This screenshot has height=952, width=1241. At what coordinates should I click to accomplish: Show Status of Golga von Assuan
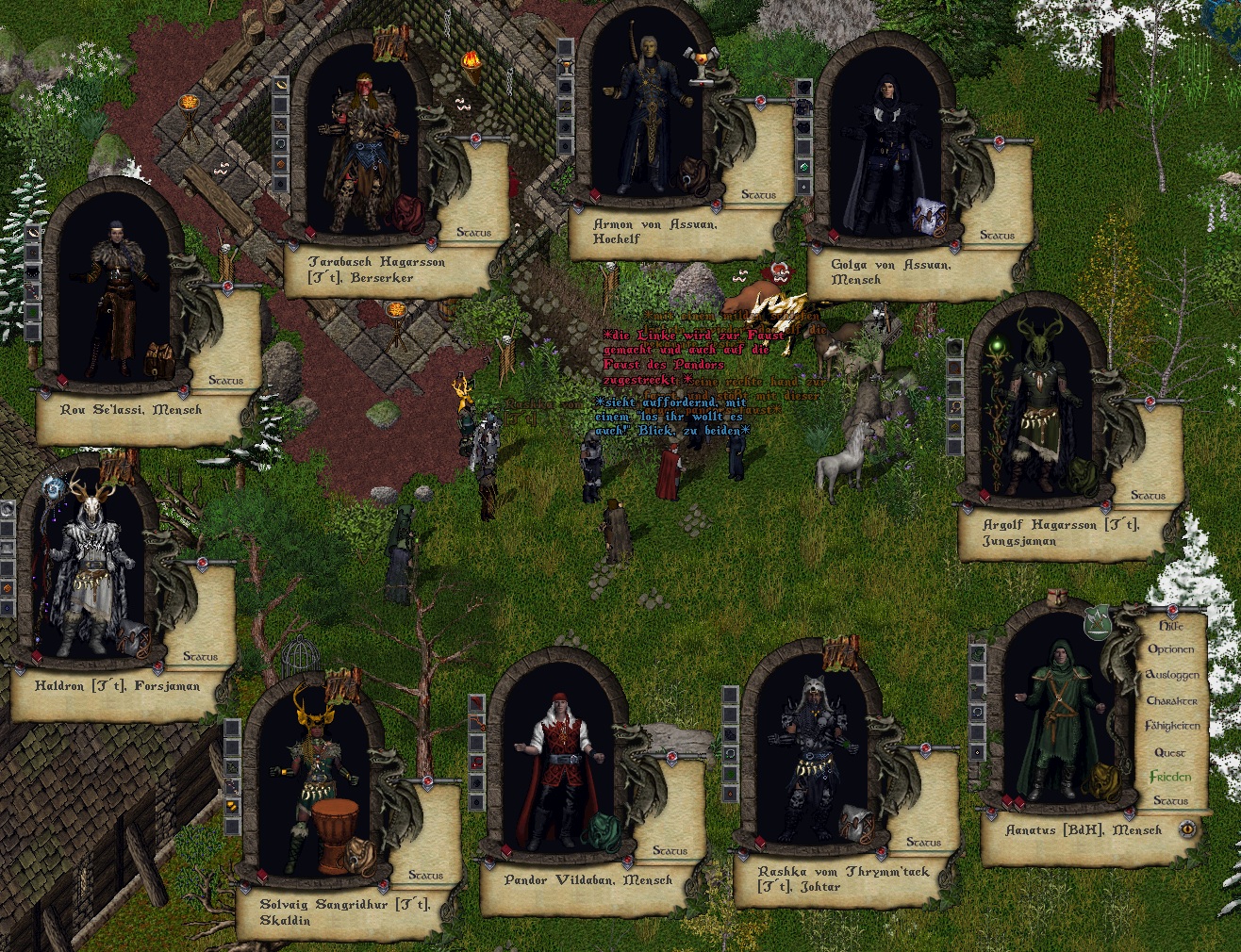997,235
